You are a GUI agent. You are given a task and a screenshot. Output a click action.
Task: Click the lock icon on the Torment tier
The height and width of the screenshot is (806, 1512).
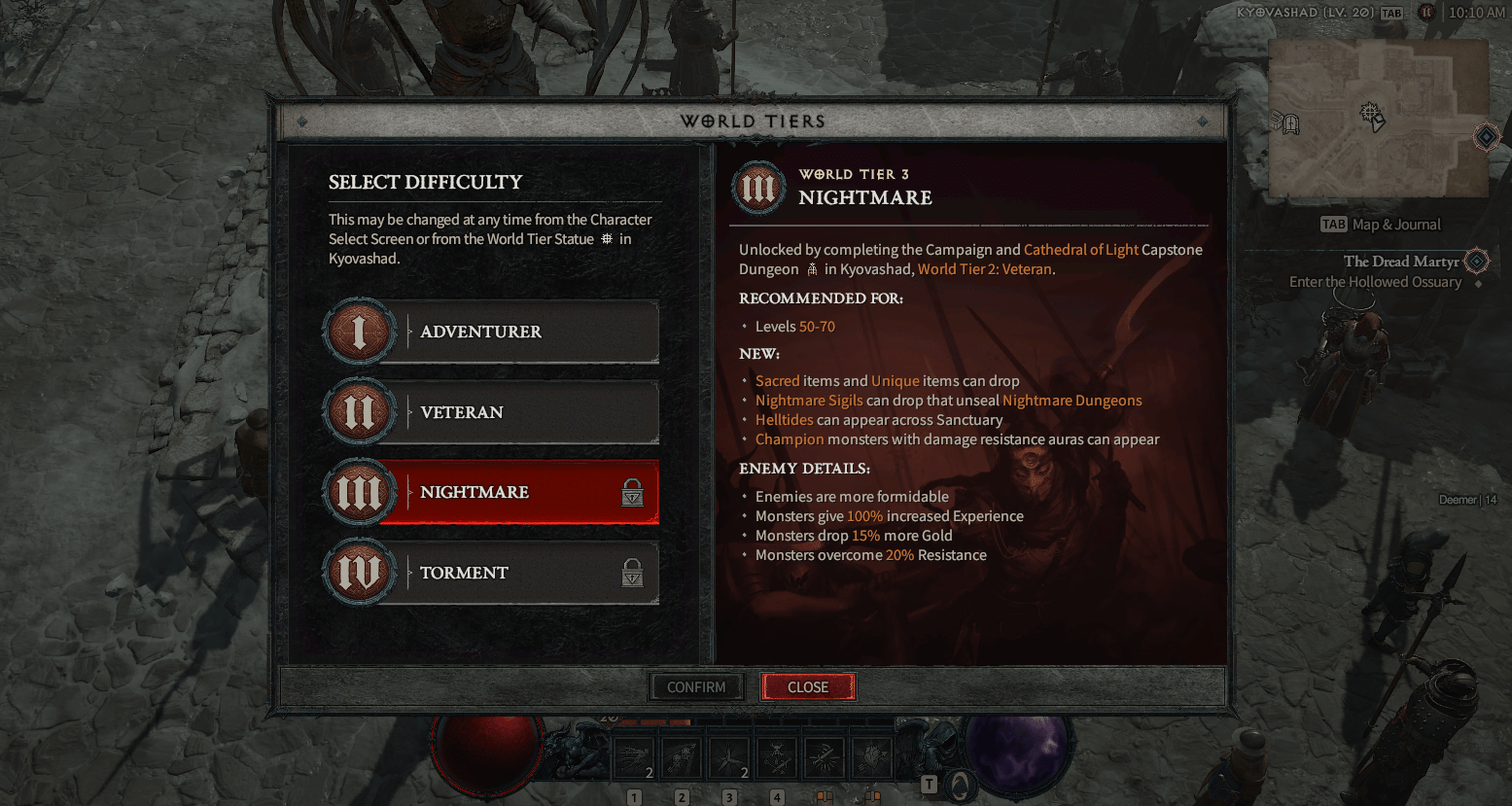tap(632, 572)
